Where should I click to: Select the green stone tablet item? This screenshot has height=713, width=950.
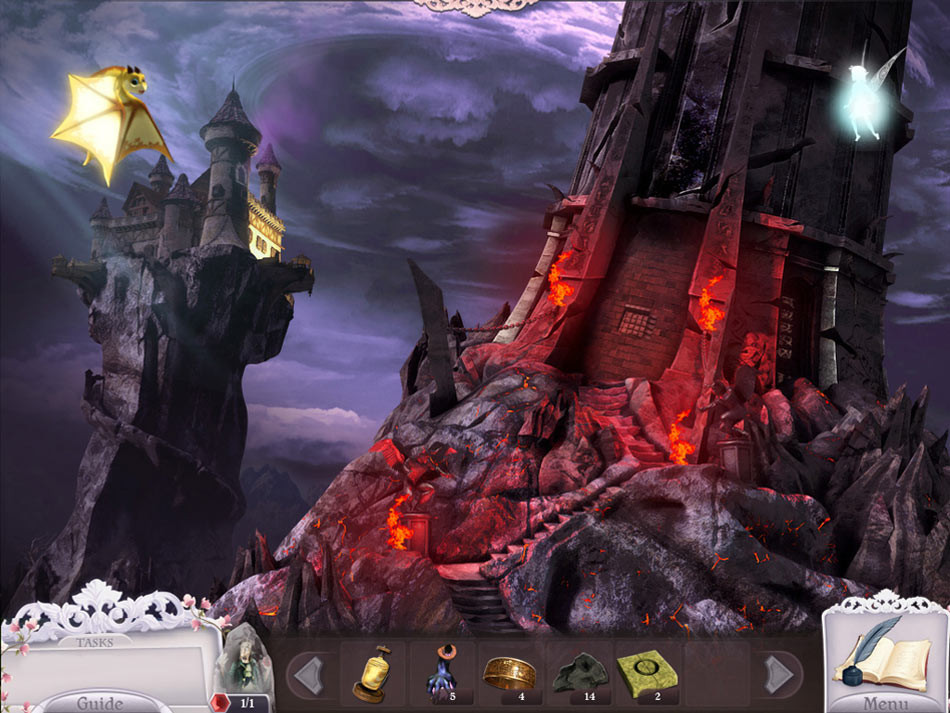point(643,672)
